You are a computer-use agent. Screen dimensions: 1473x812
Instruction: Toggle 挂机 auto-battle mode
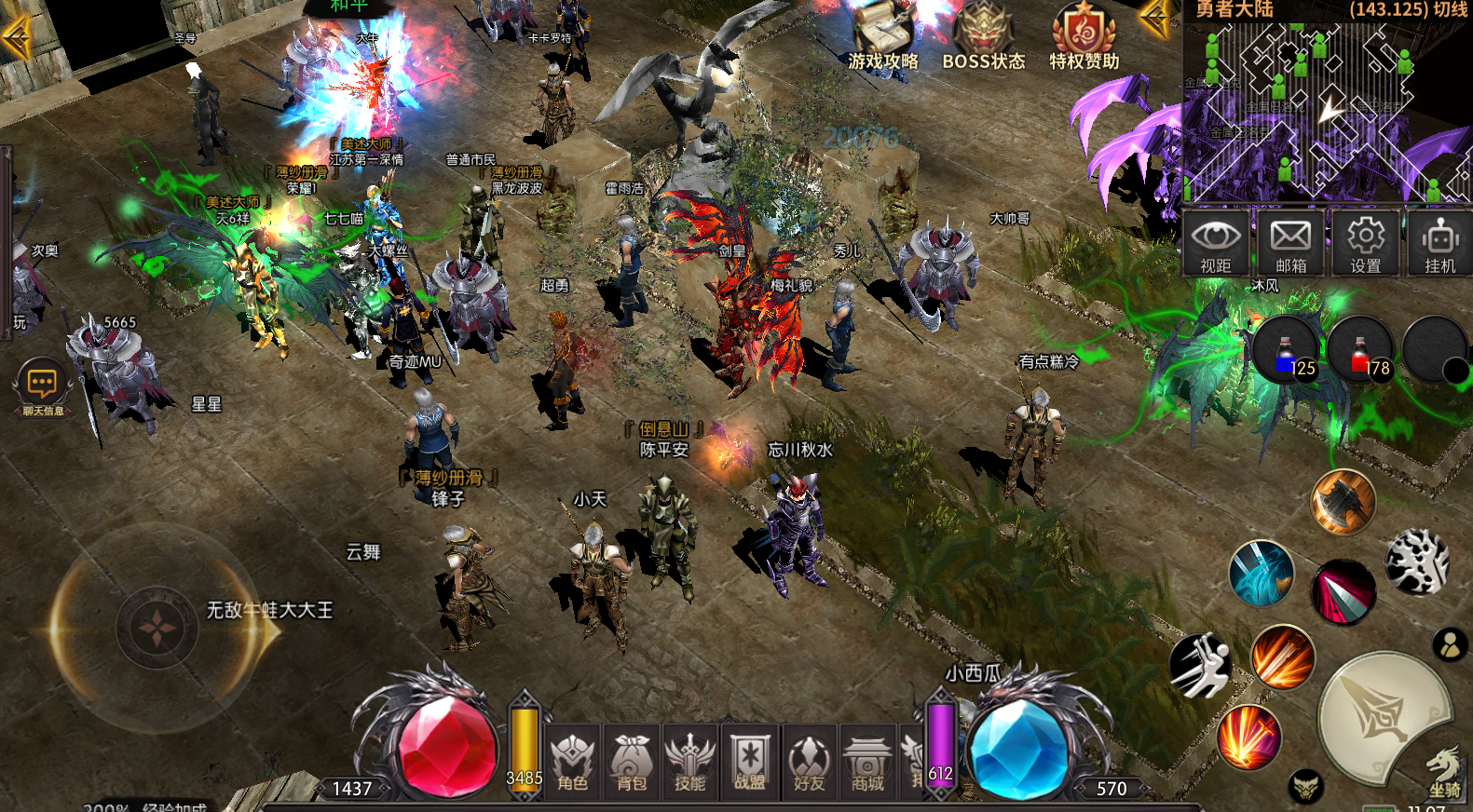click(1439, 242)
